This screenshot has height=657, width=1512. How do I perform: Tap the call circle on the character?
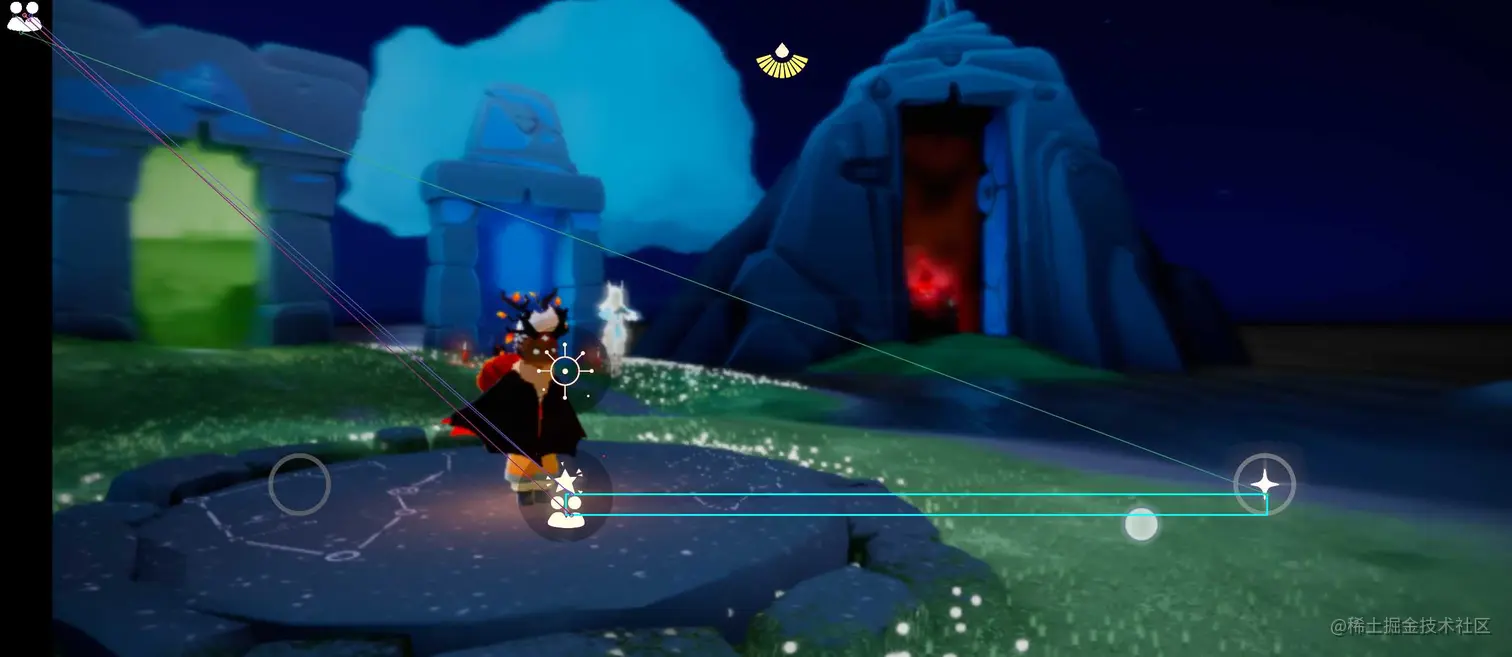[565, 372]
